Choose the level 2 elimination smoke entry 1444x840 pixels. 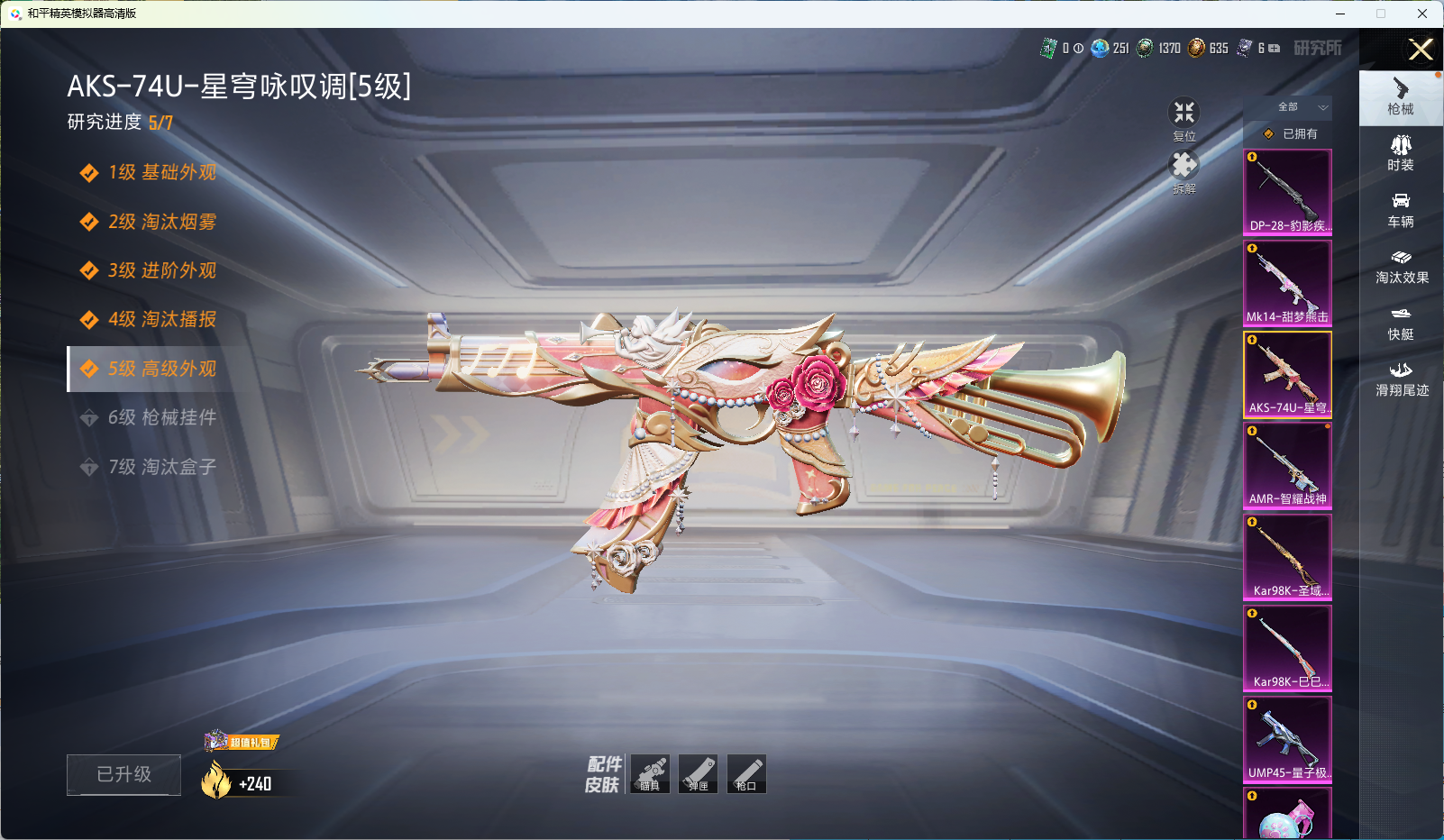161,222
